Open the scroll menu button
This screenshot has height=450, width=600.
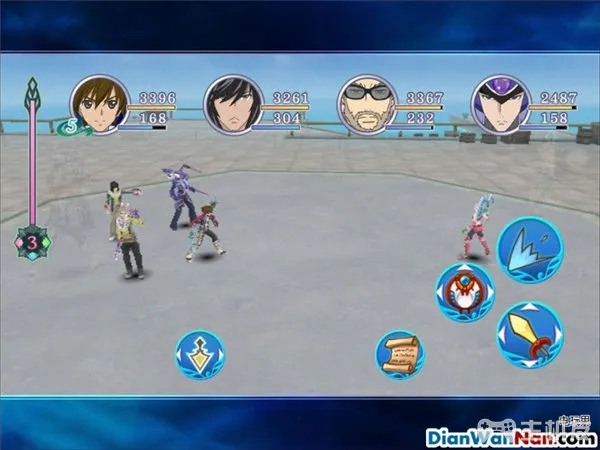[x=399, y=355]
